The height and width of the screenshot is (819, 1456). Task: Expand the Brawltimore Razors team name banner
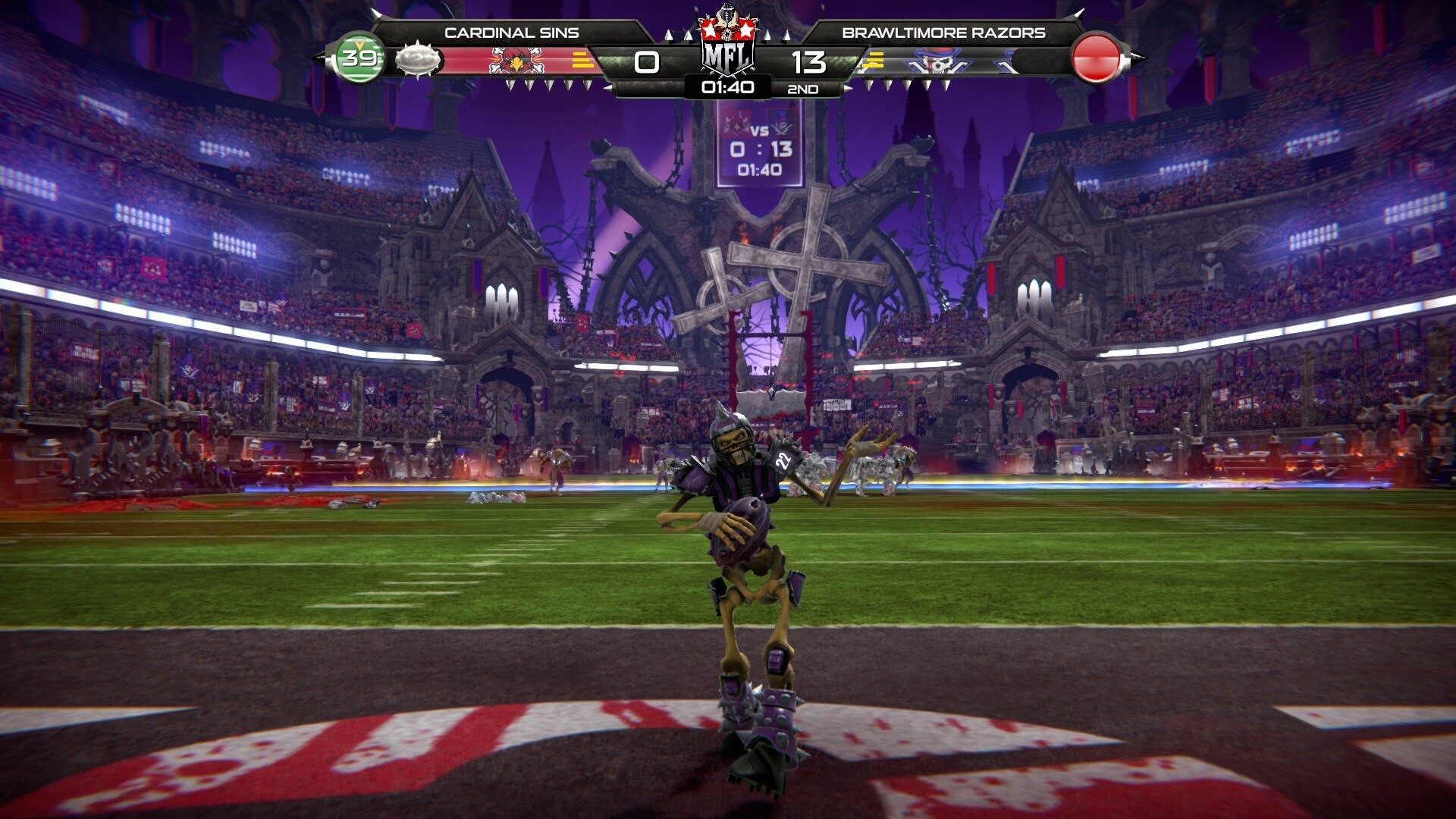point(944,32)
